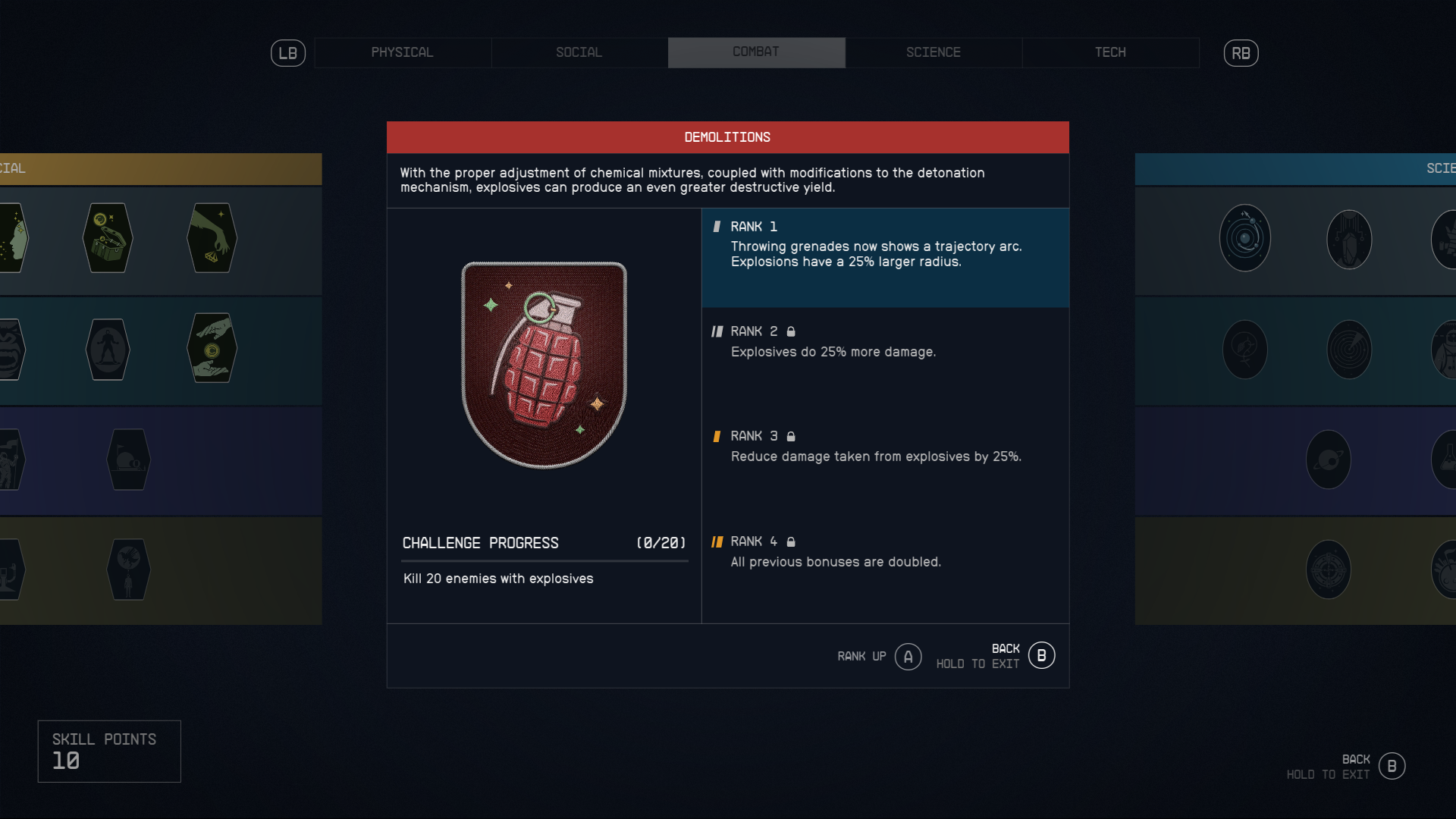The width and height of the screenshot is (1456, 819).
Task: Open the compass-style science skill icon
Action: 1329,570
